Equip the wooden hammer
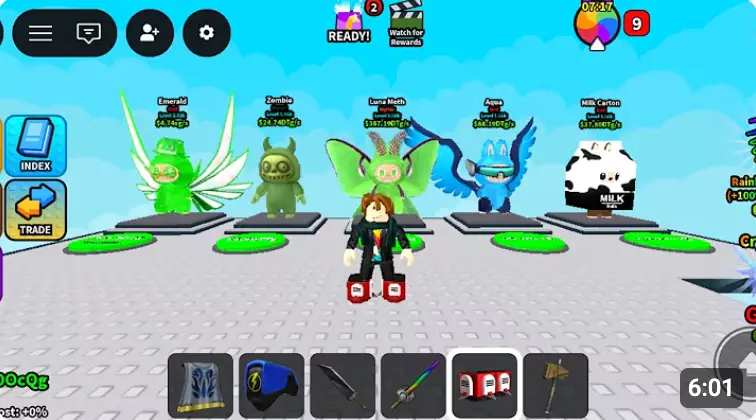The image size is (756, 420). tap(555, 386)
